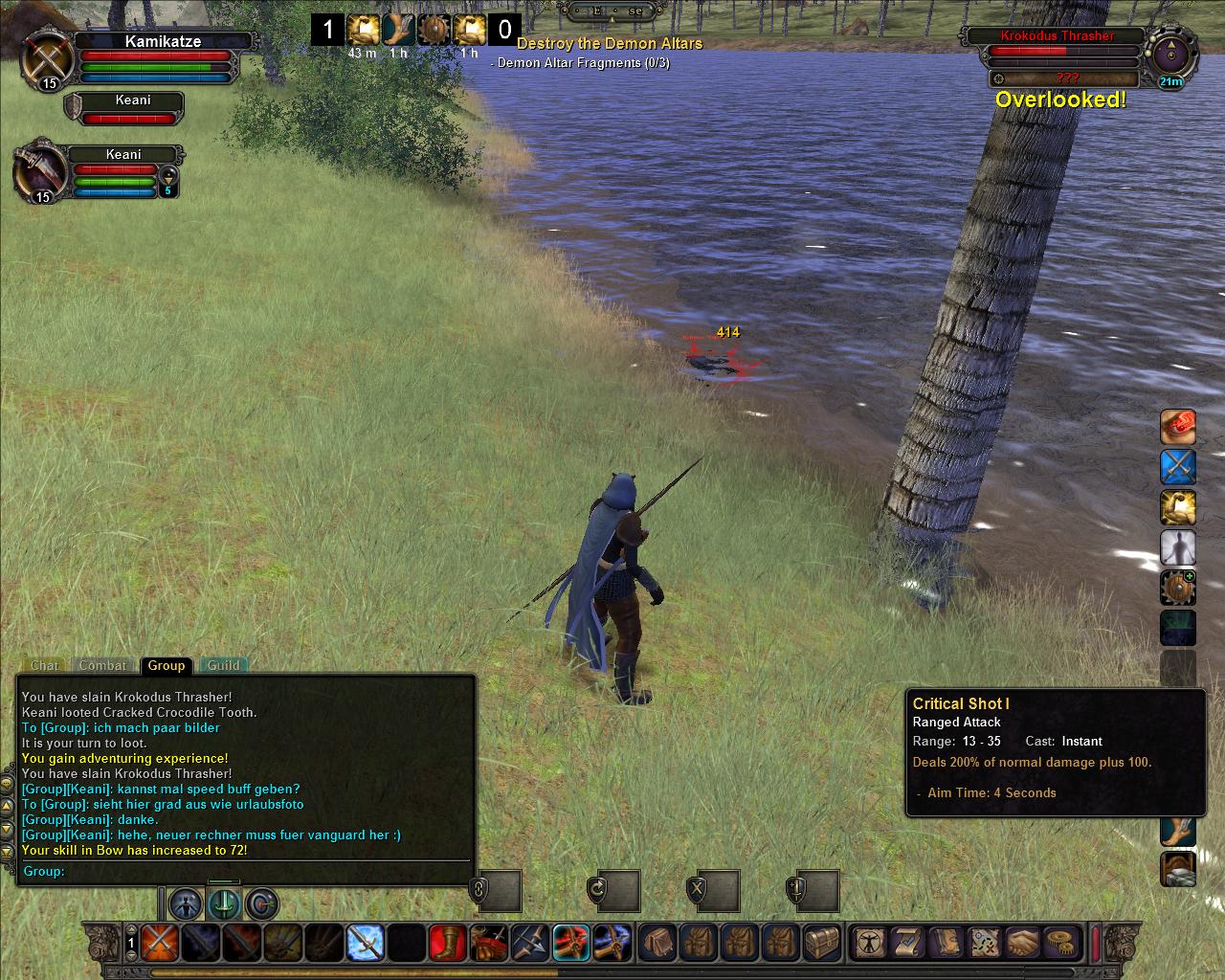The height and width of the screenshot is (980, 1225).
Task: Open the Combat log tab
Action: (x=102, y=665)
